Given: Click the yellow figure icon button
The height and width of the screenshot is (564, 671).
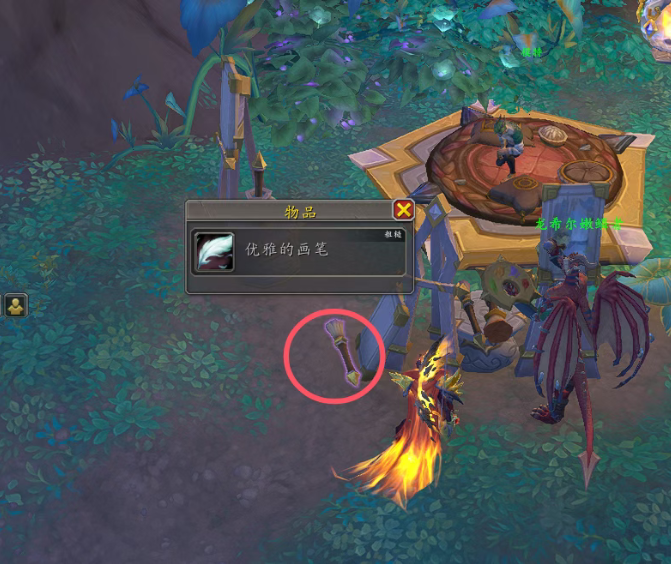Looking at the screenshot, I should coord(15,305).
